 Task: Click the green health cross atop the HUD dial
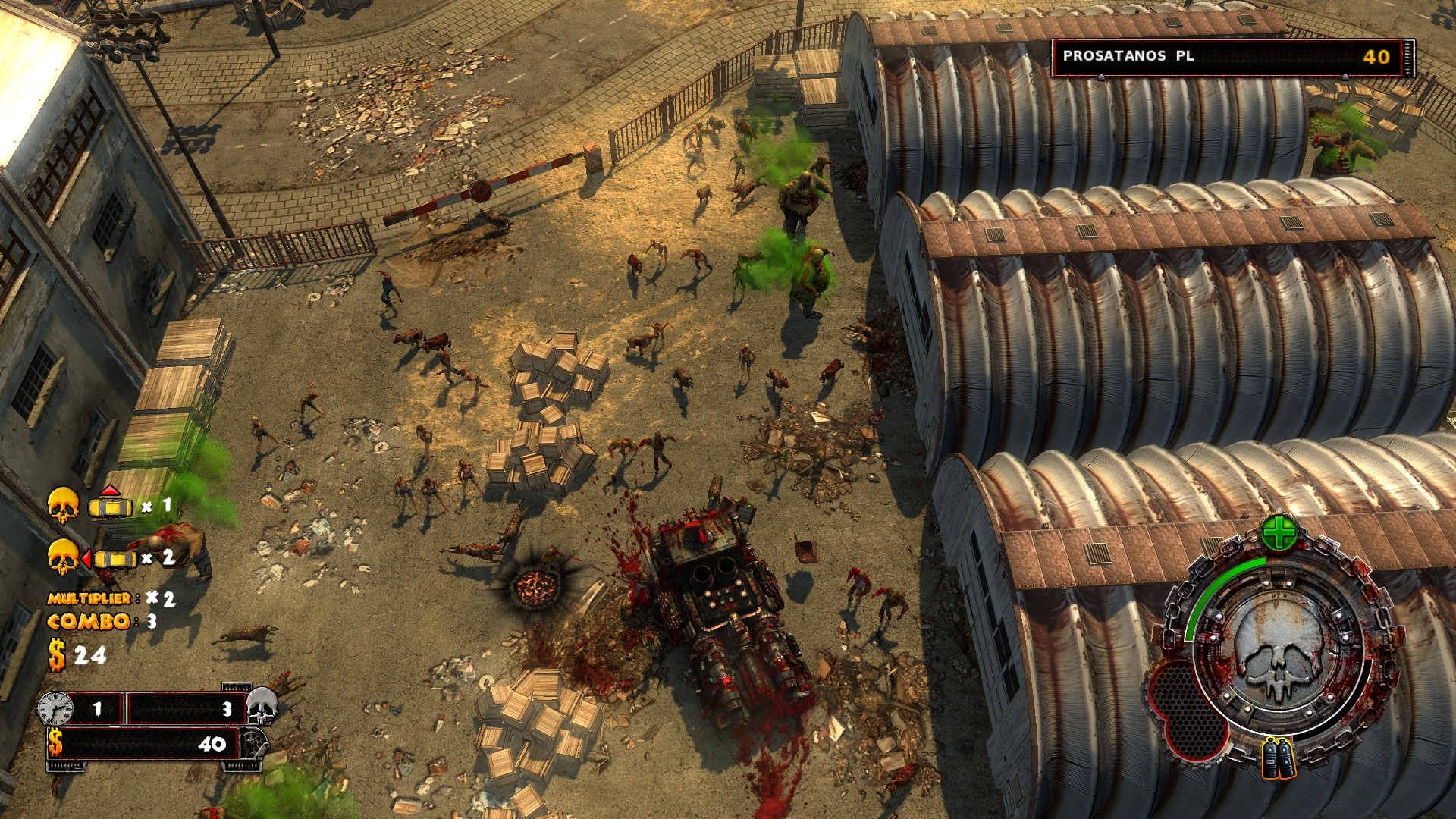[1278, 533]
